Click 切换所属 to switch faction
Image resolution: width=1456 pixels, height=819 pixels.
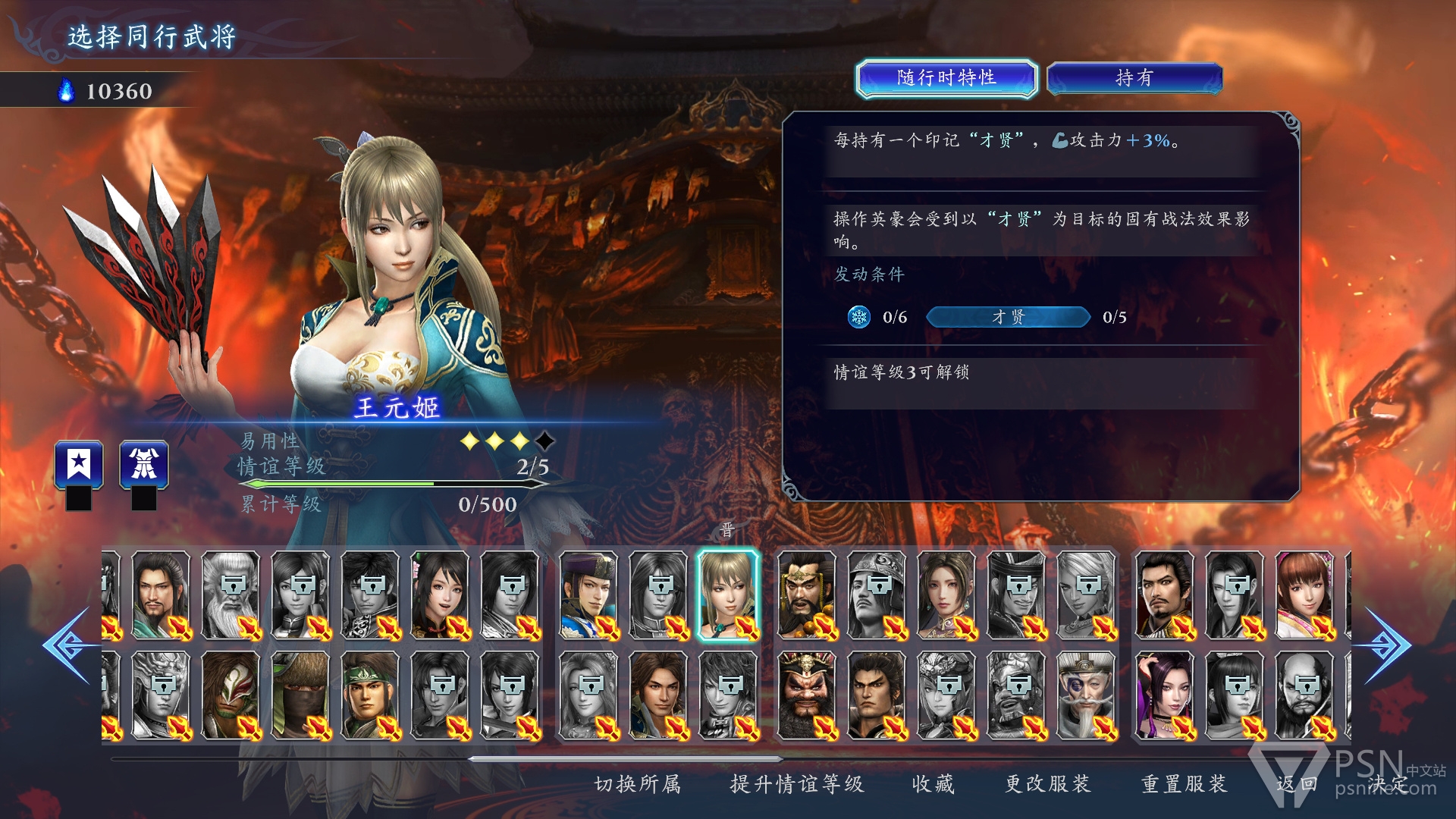[637, 784]
